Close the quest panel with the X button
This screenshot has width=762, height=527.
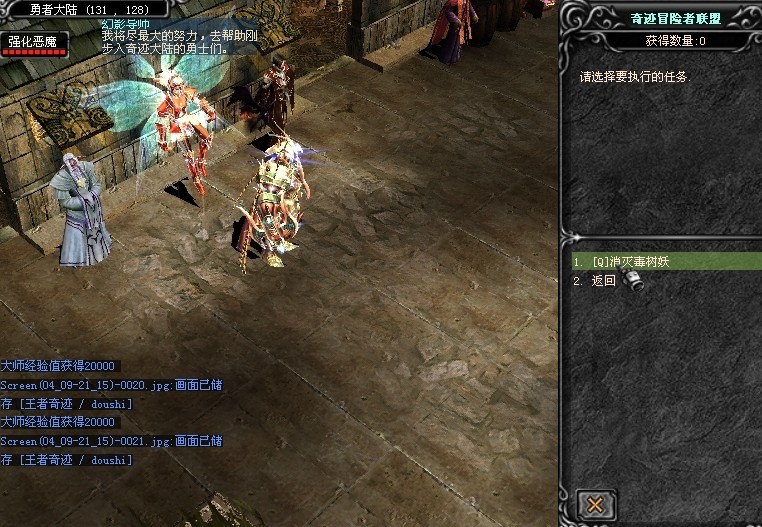click(595, 504)
